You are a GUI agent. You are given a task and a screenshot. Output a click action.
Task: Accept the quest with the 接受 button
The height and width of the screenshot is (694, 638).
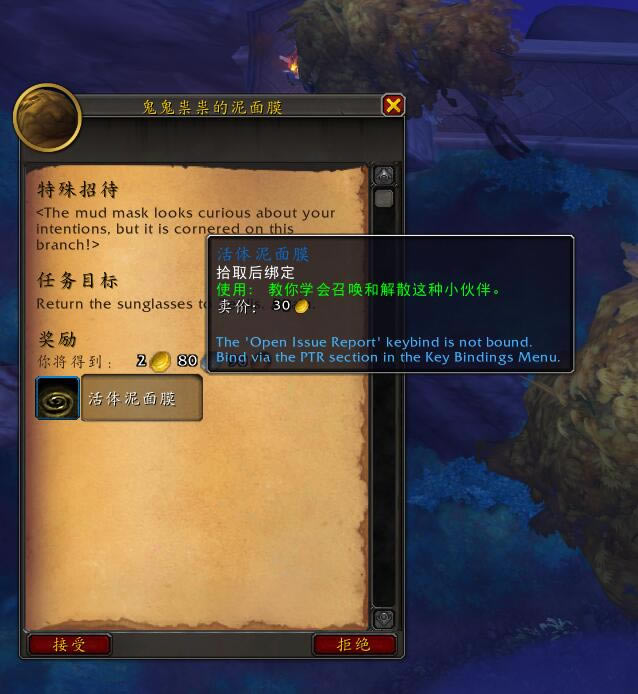point(69,645)
